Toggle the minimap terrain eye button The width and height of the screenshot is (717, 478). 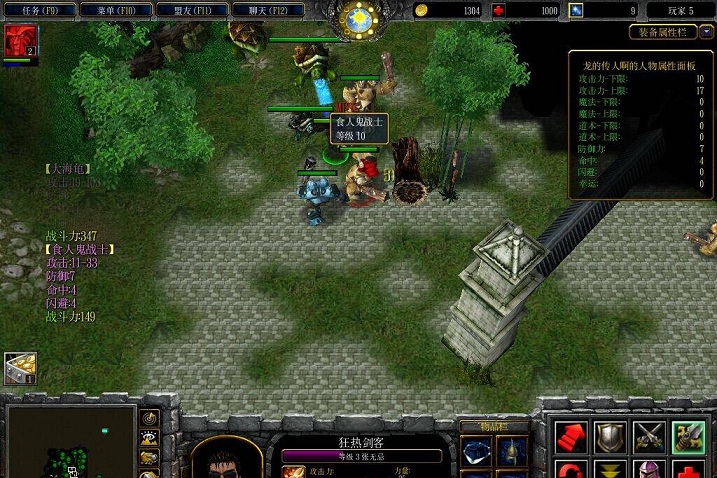click(x=150, y=438)
